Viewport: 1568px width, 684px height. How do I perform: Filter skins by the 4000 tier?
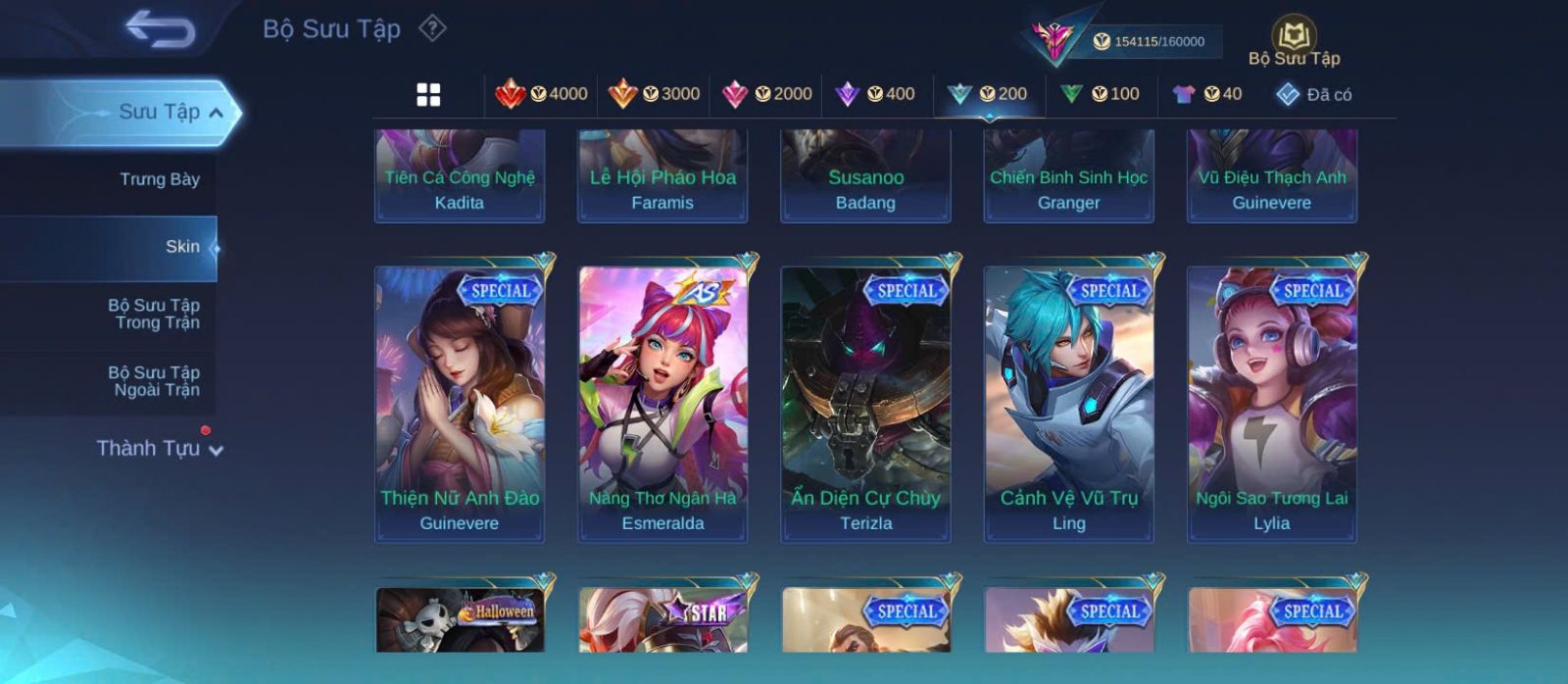point(541,94)
